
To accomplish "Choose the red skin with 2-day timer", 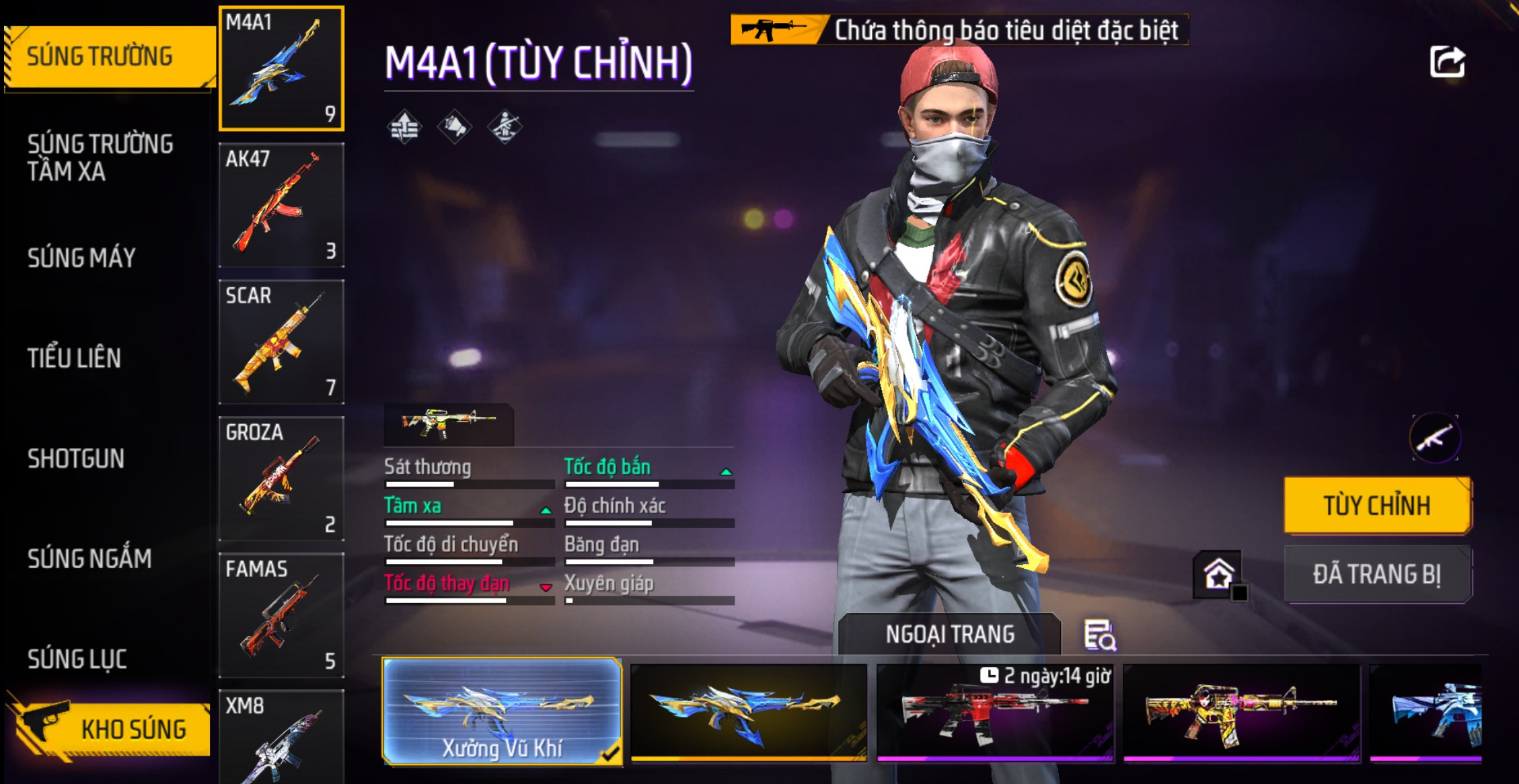I will [995, 713].
